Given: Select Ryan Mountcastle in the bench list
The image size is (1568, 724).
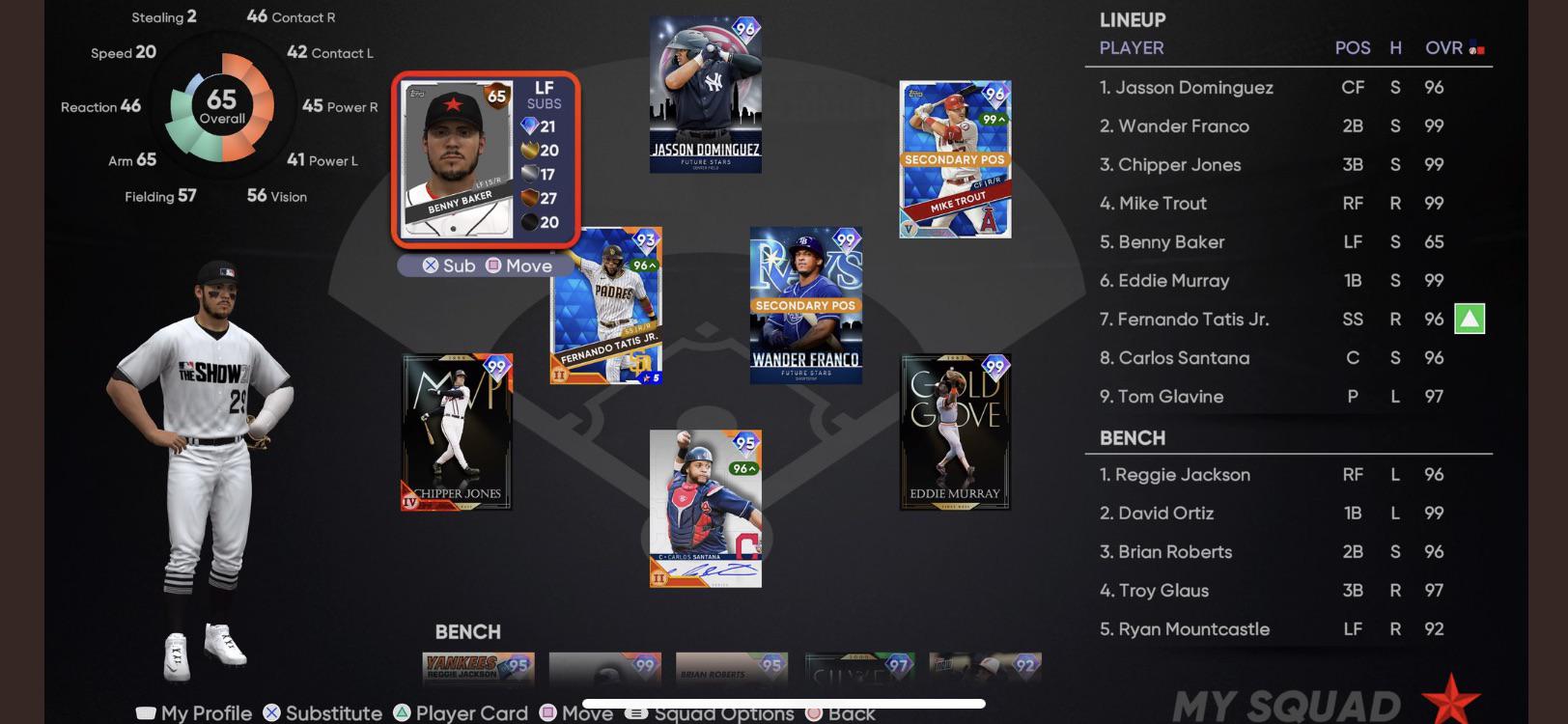Looking at the screenshot, I should click(x=1186, y=628).
